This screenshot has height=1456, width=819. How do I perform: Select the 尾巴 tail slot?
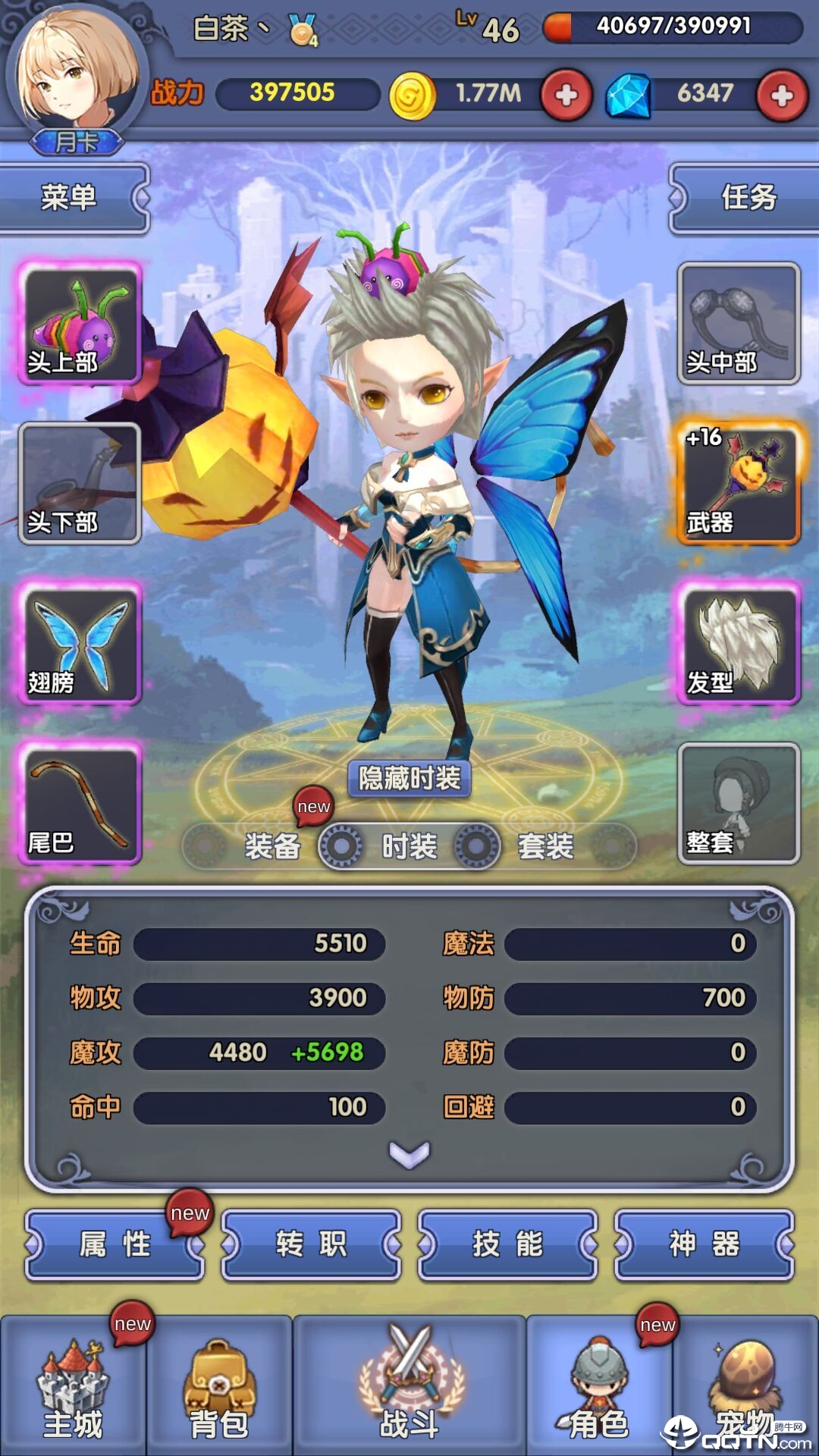click(x=80, y=804)
